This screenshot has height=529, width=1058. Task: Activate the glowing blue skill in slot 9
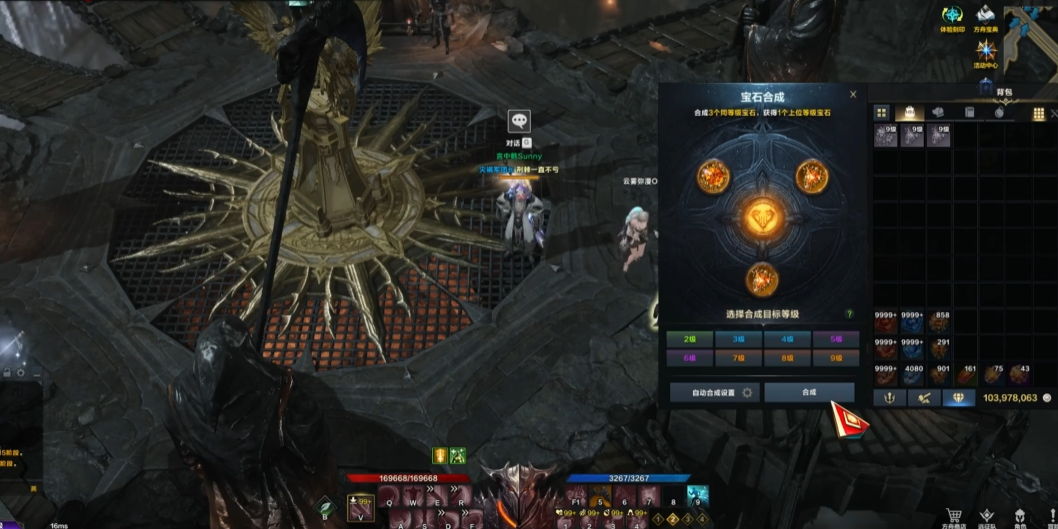pyautogui.click(x=697, y=494)
